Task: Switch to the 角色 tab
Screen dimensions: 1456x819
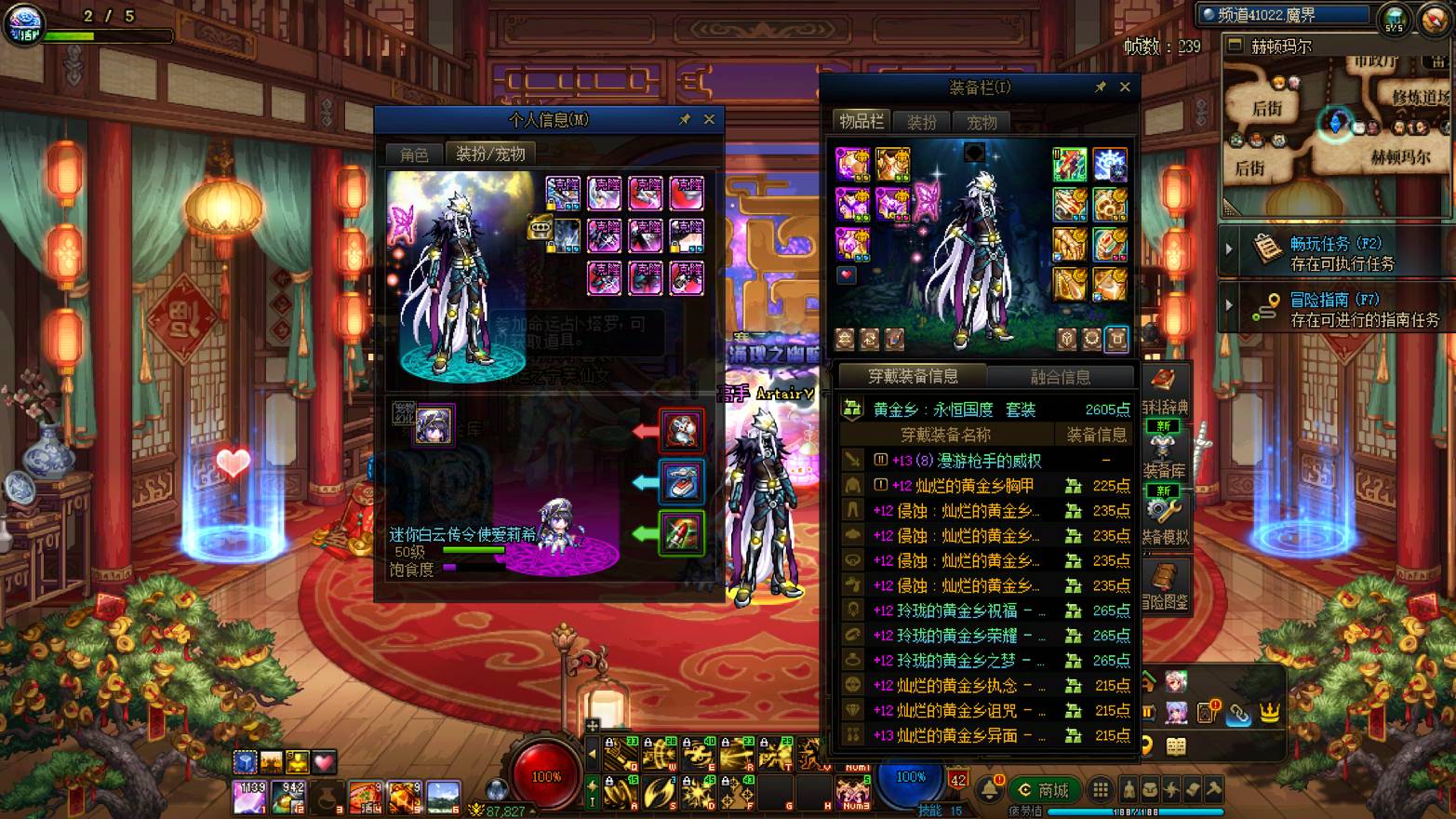Action: click(414, 154)
